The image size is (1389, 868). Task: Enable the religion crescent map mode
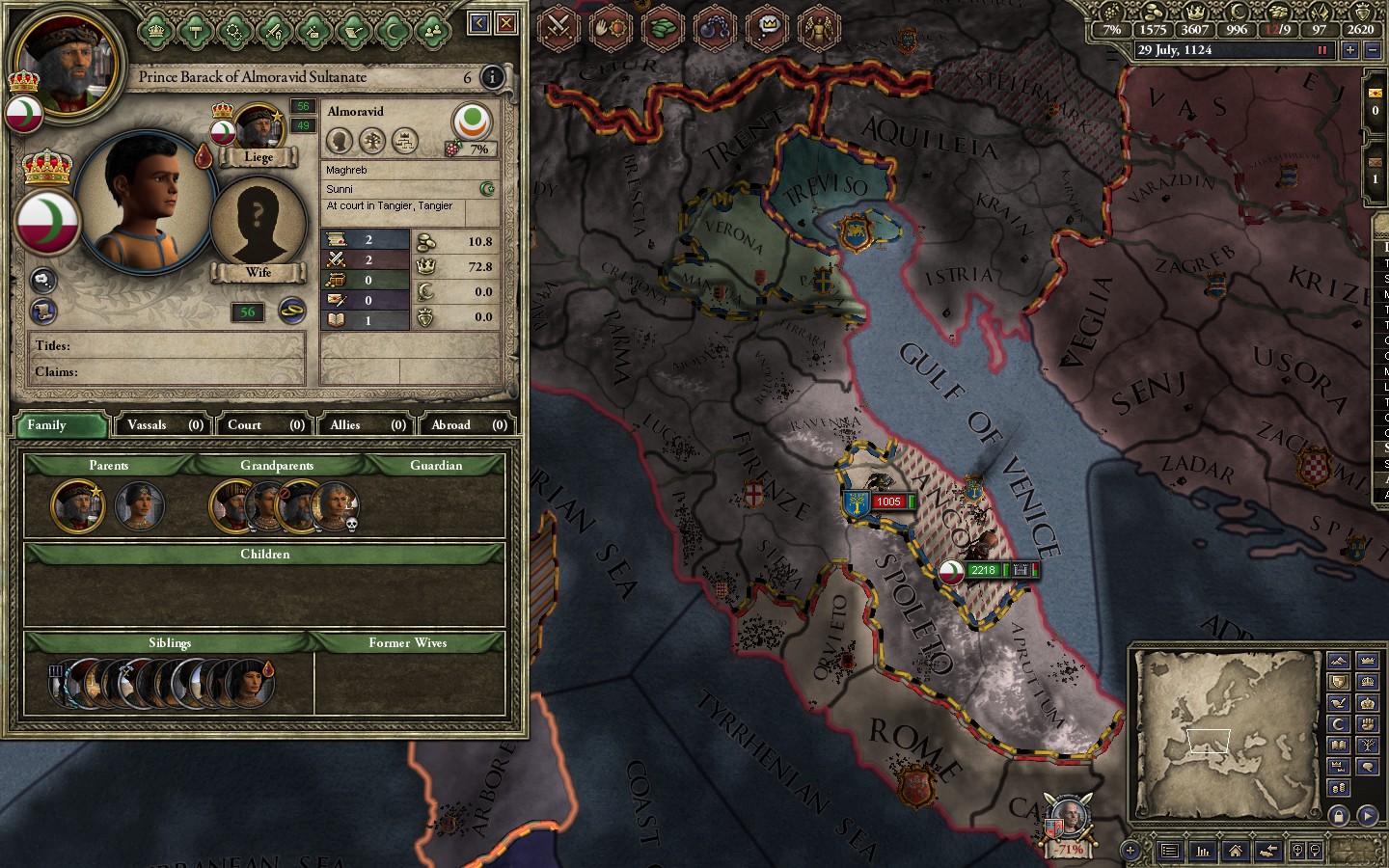click(1338, 723)
